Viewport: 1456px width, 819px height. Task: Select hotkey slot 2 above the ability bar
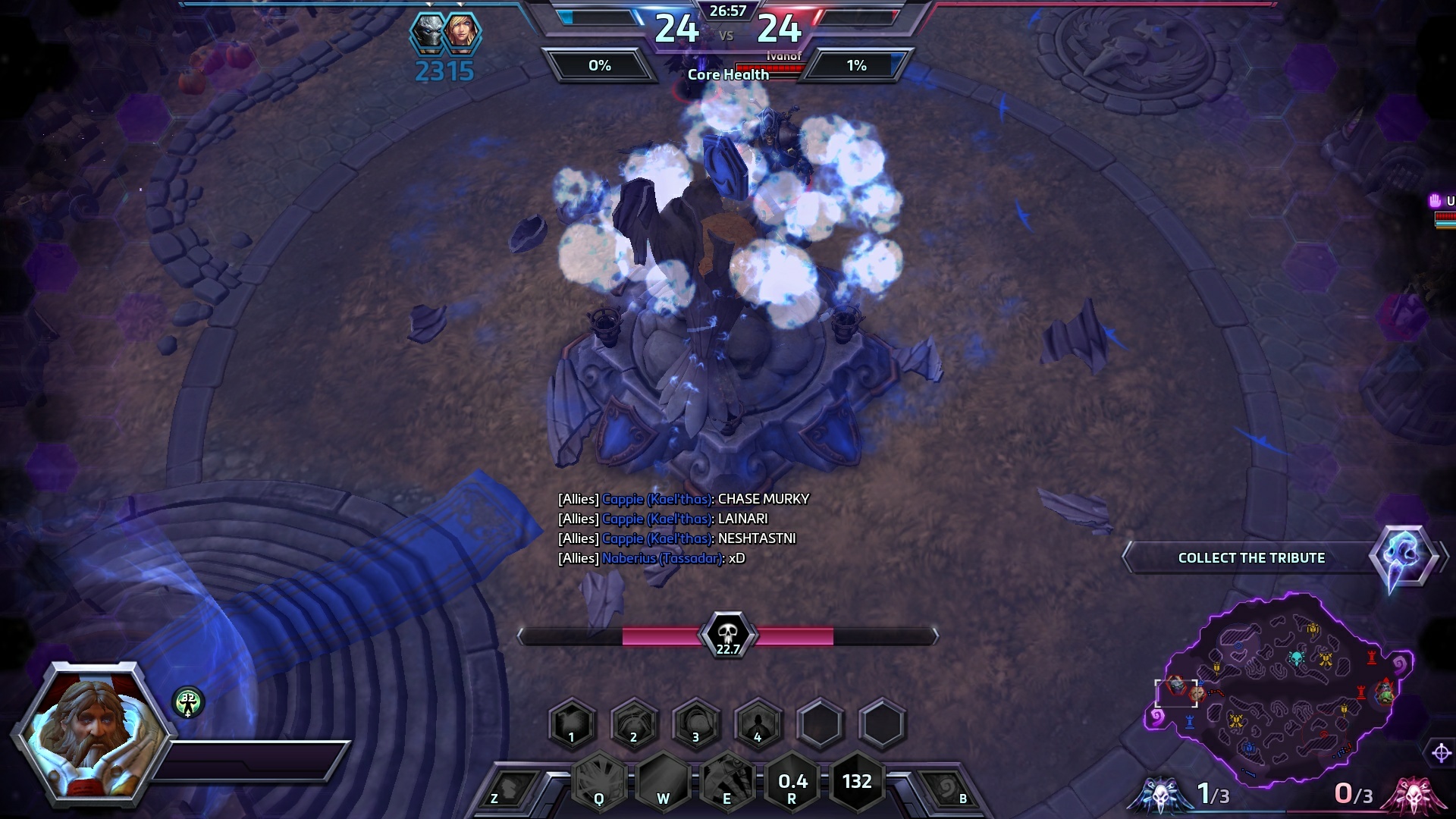[634, 724]
